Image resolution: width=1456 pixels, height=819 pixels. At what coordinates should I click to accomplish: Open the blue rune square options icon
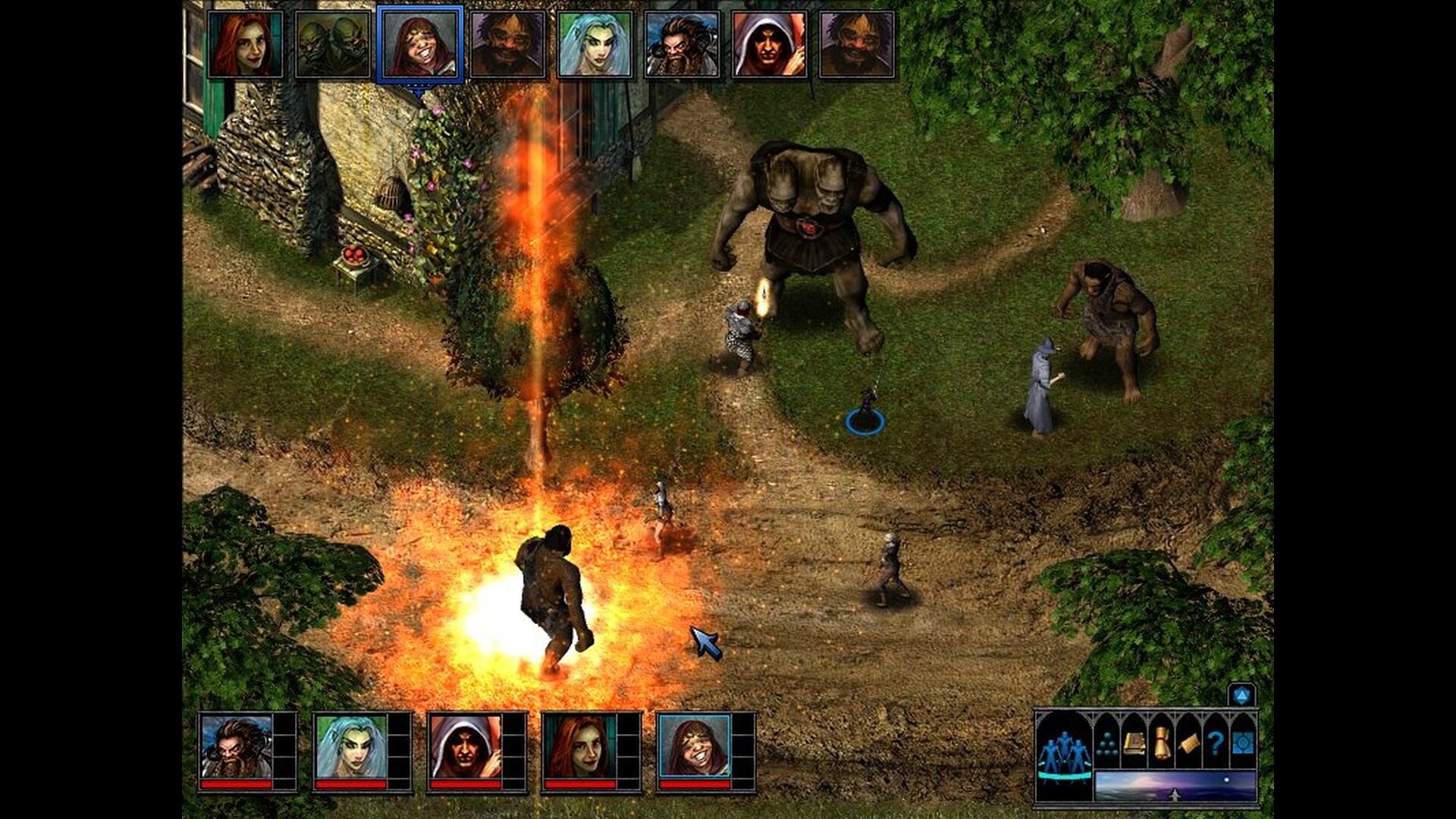pyautogui.click(x=1244, y=743)
